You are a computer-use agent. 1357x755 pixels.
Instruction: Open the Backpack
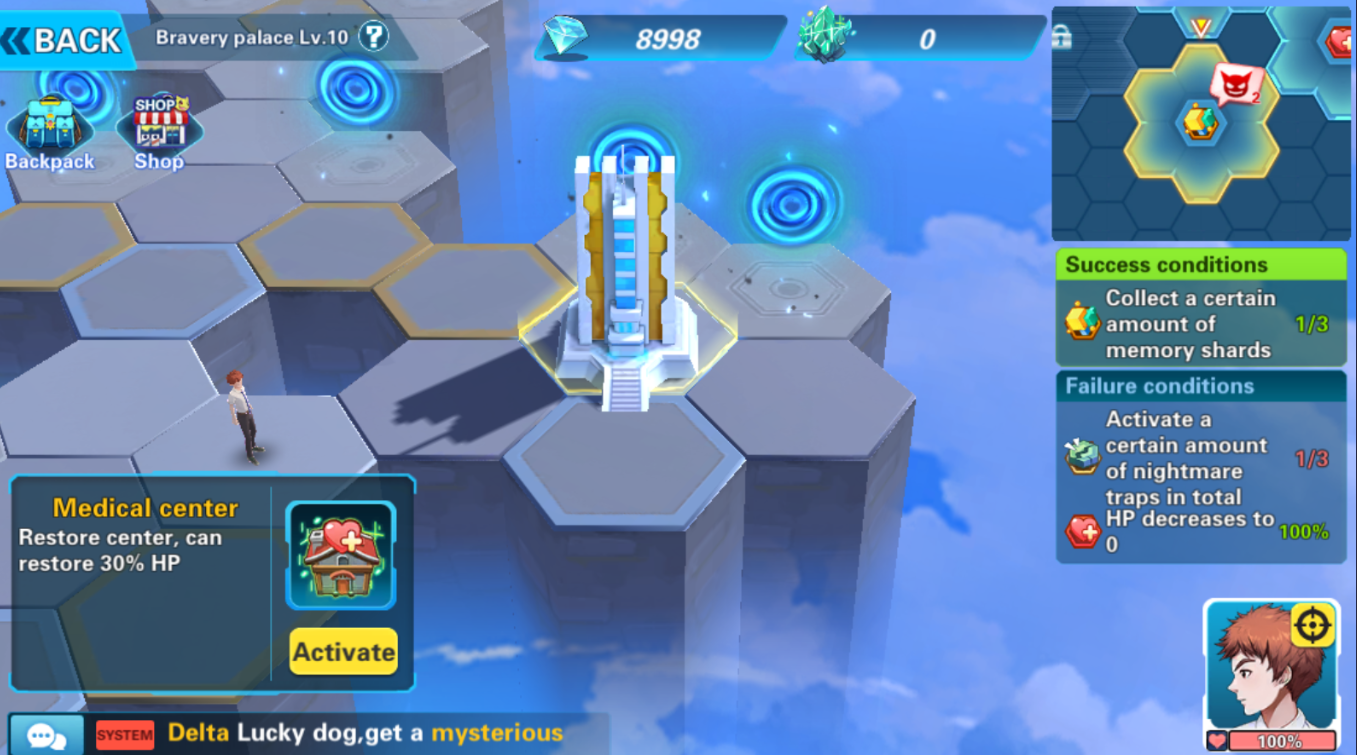click(x=49, y=133)
